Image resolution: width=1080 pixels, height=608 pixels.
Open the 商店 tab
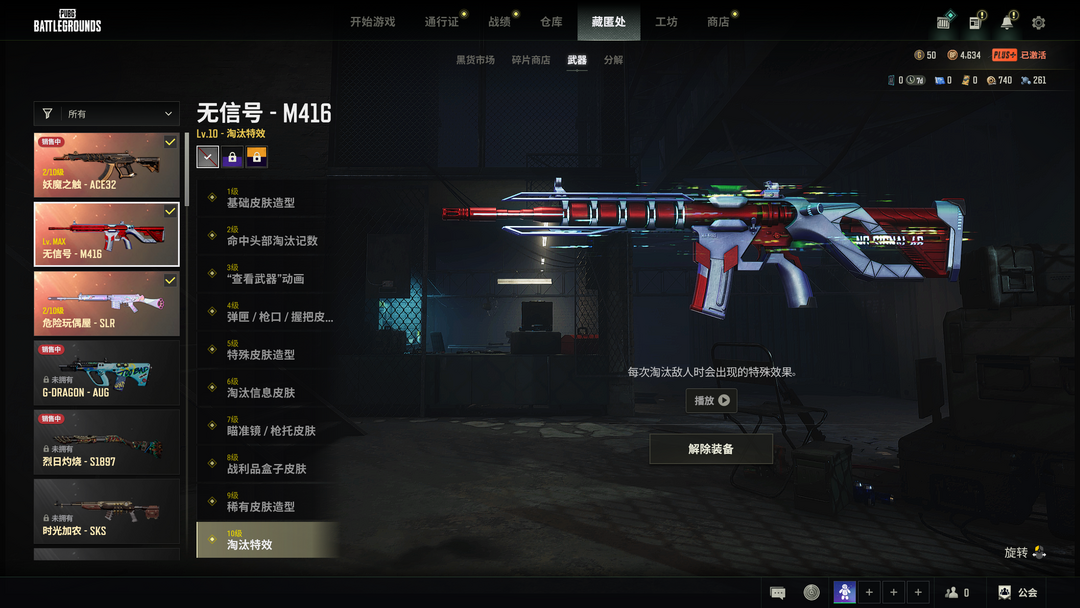(718, 22)
